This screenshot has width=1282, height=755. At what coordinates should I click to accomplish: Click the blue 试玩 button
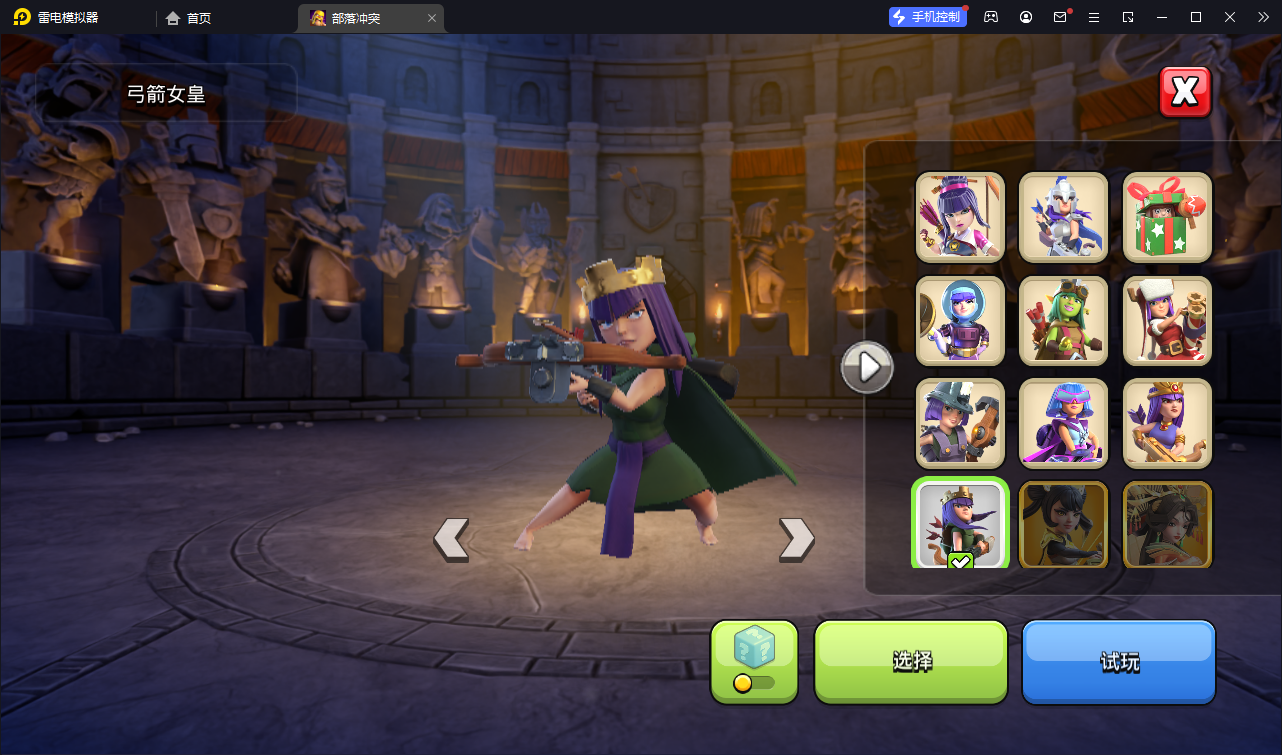pyautogui.click(x=1118, y=661)
